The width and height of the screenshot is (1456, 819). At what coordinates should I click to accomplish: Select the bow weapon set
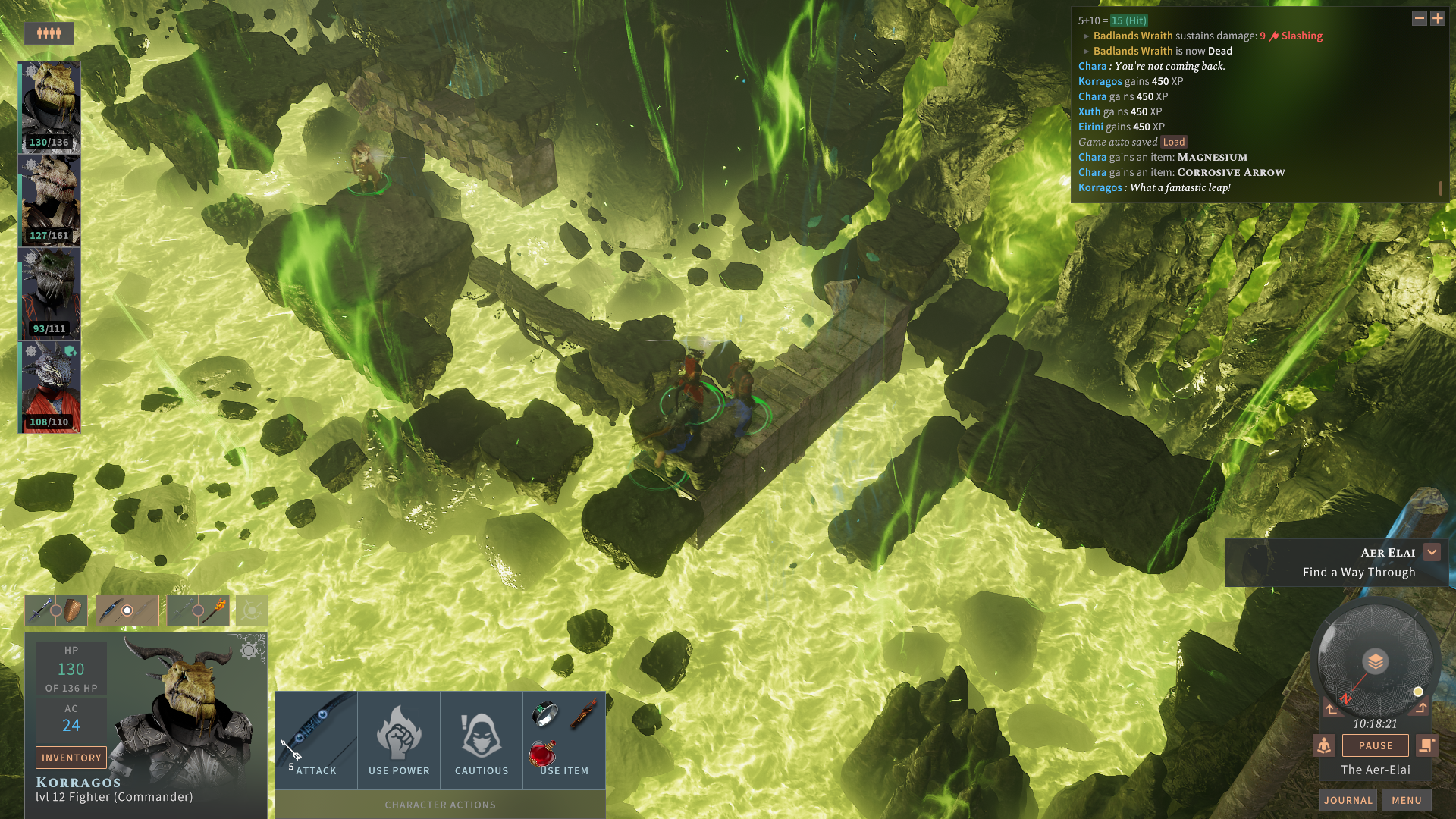127,610
